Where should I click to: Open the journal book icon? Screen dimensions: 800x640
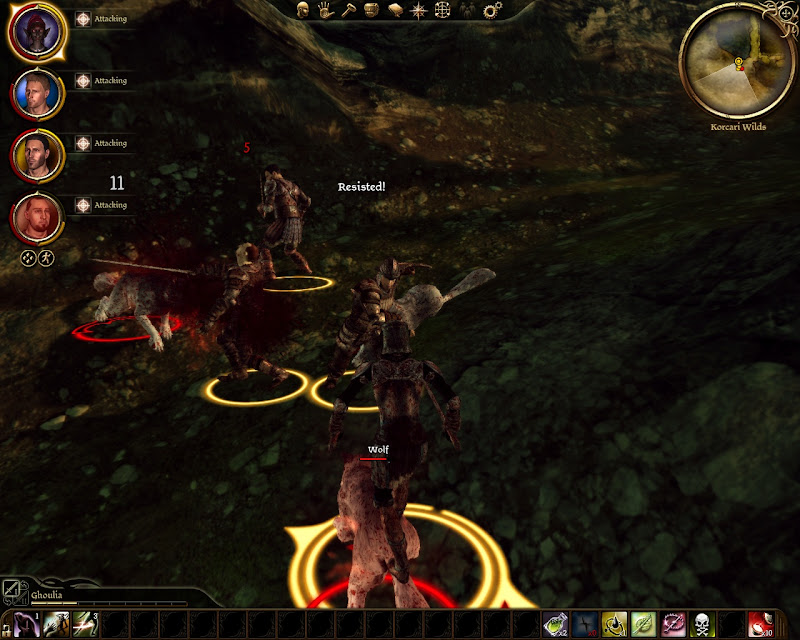[394, 10]
